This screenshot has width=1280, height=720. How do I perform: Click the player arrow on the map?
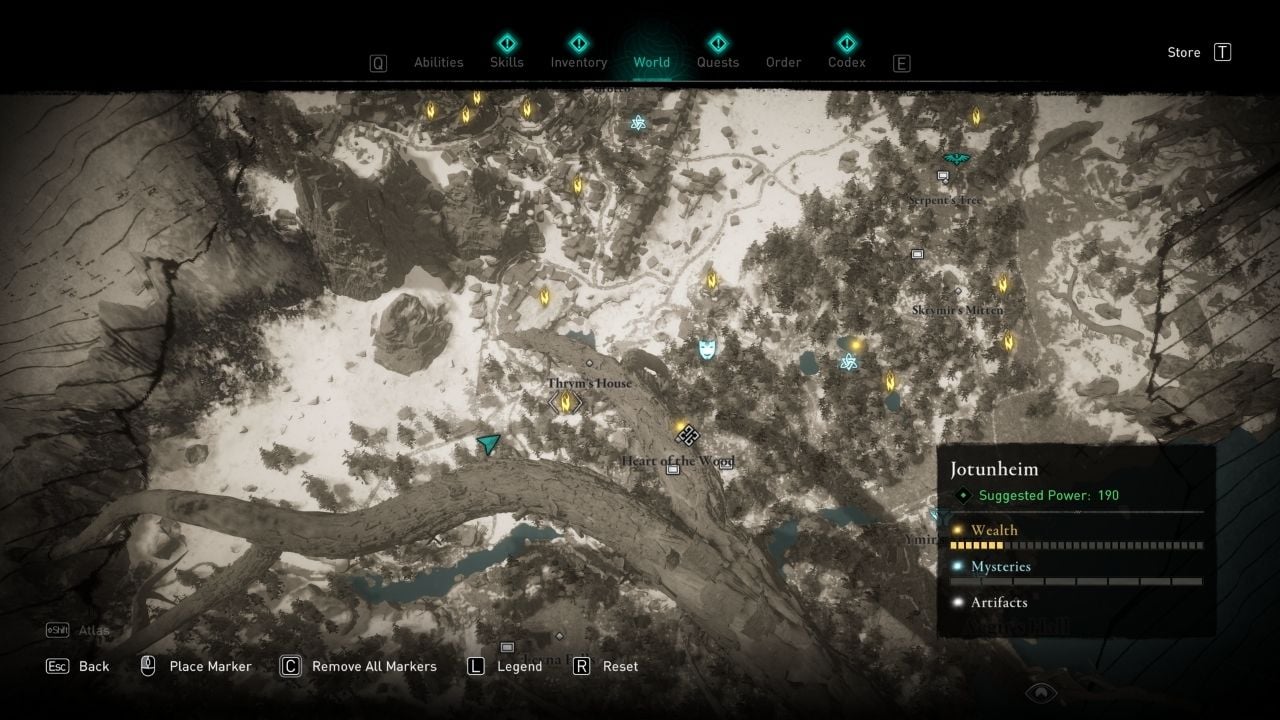tap(488, 443)
